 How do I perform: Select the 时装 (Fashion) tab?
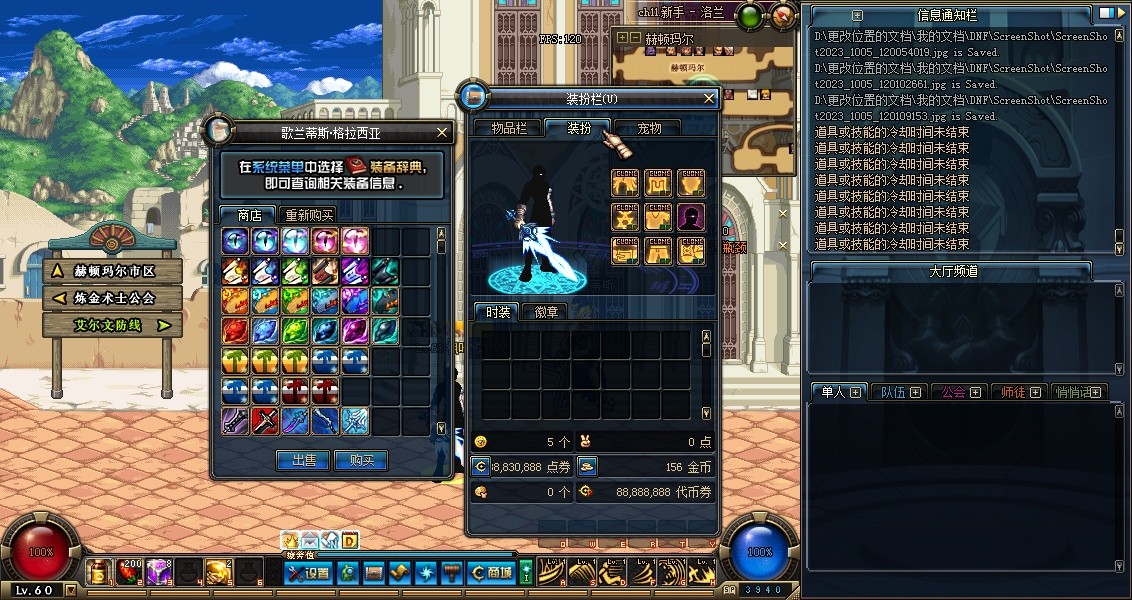[497, 312]
